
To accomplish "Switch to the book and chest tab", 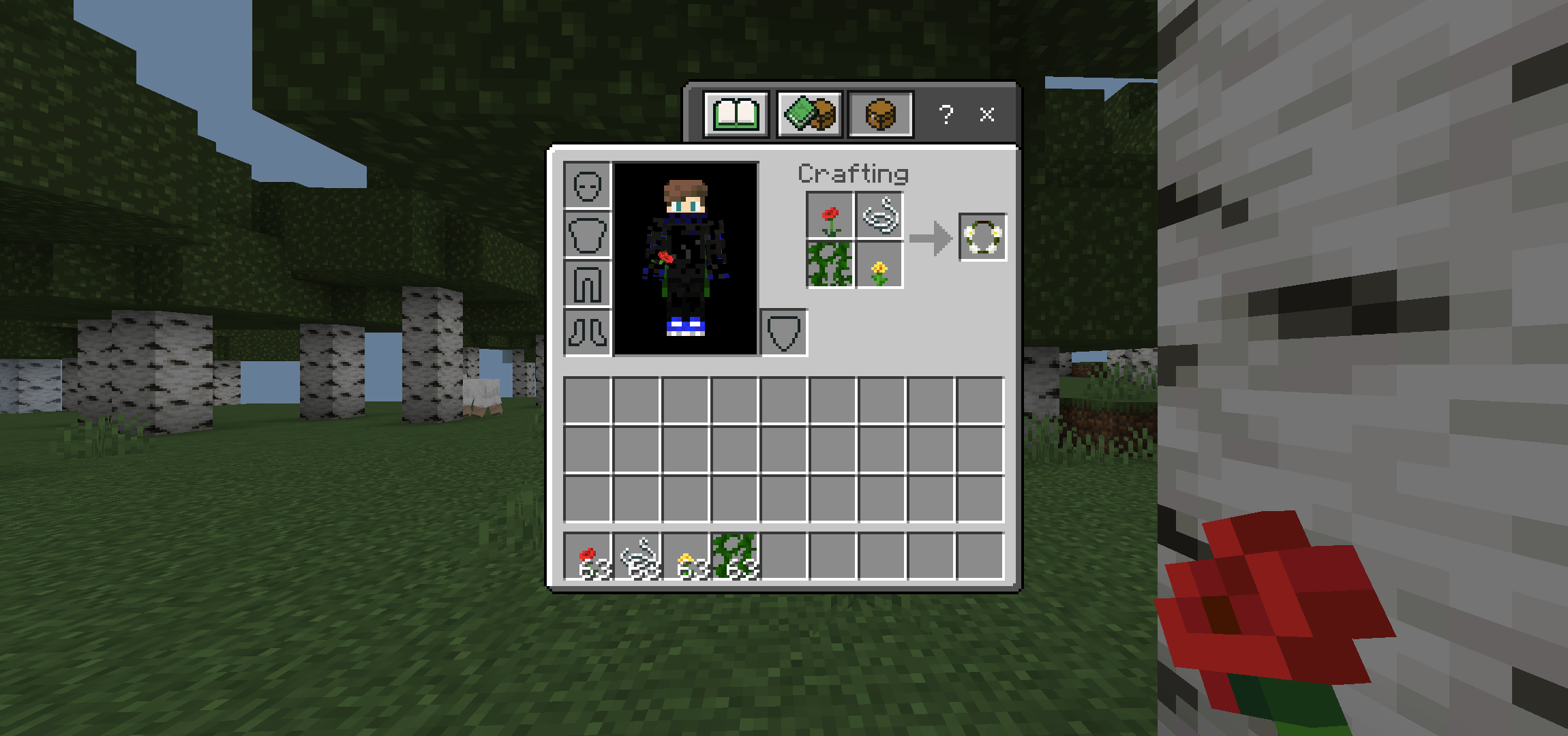I will tap(809, 114).
